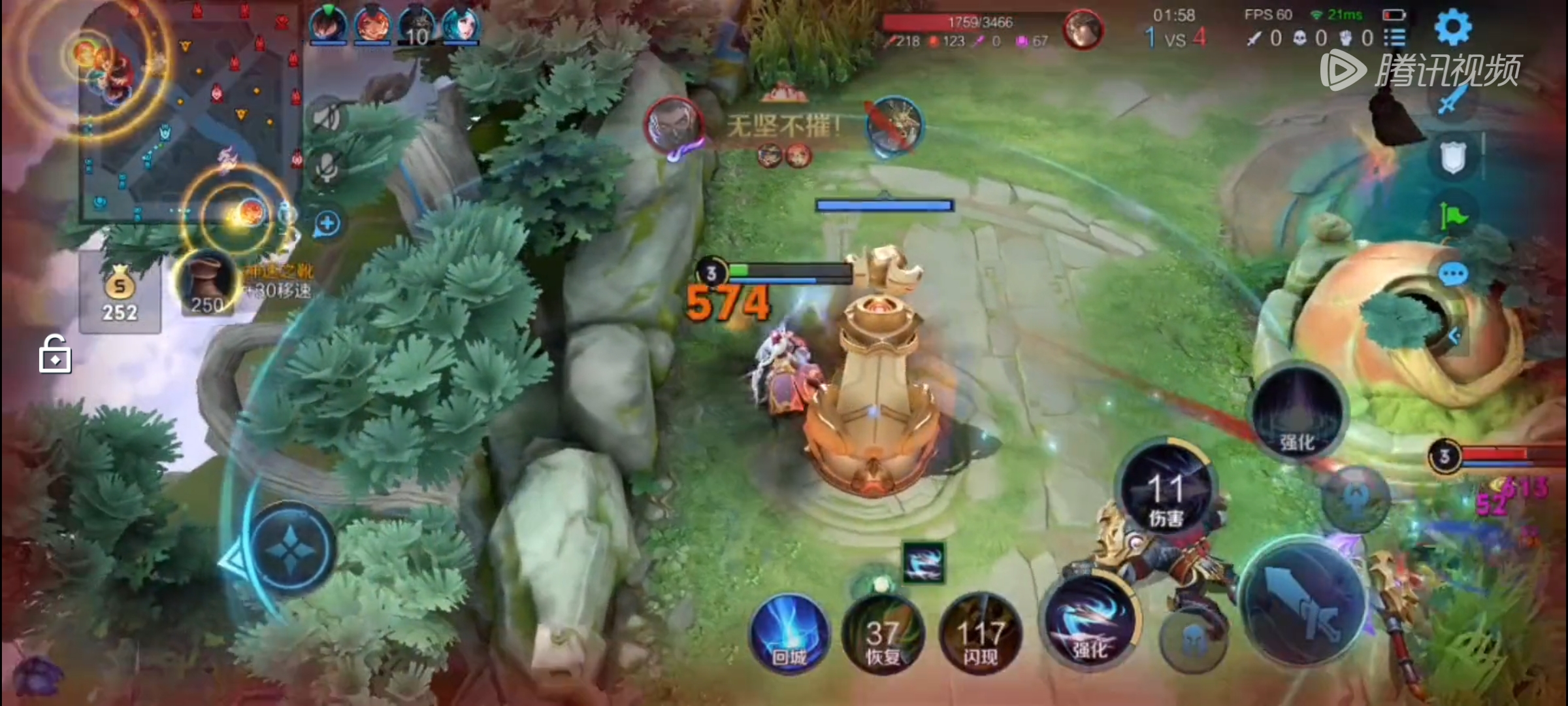This screenshot has width=1568, height=706.
Task: Use the 恢复 heal summoner spell
Action: click(883, 635)
